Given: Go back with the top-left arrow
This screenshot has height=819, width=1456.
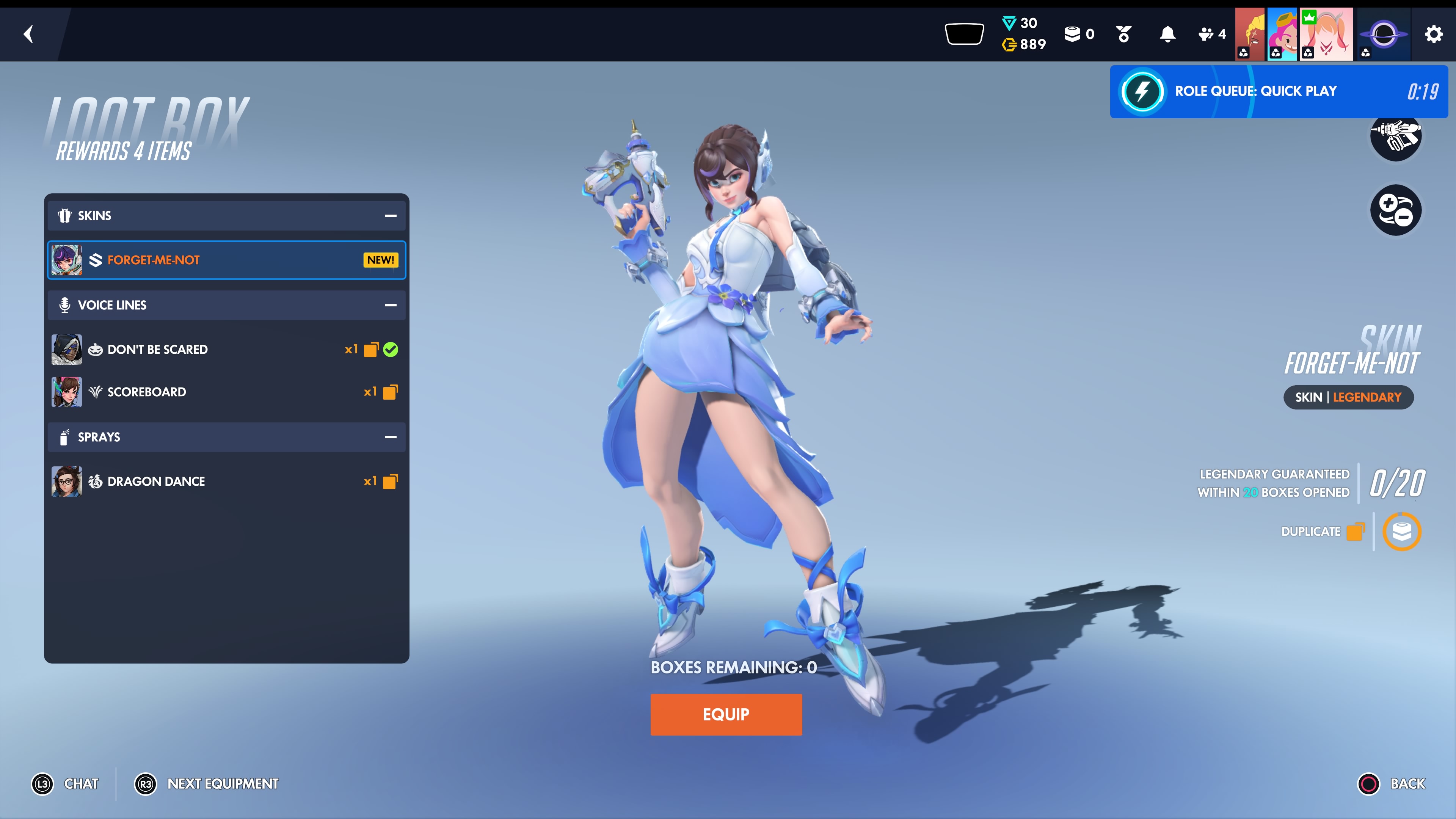Looking at the screenshot, I should click(28, 34).
